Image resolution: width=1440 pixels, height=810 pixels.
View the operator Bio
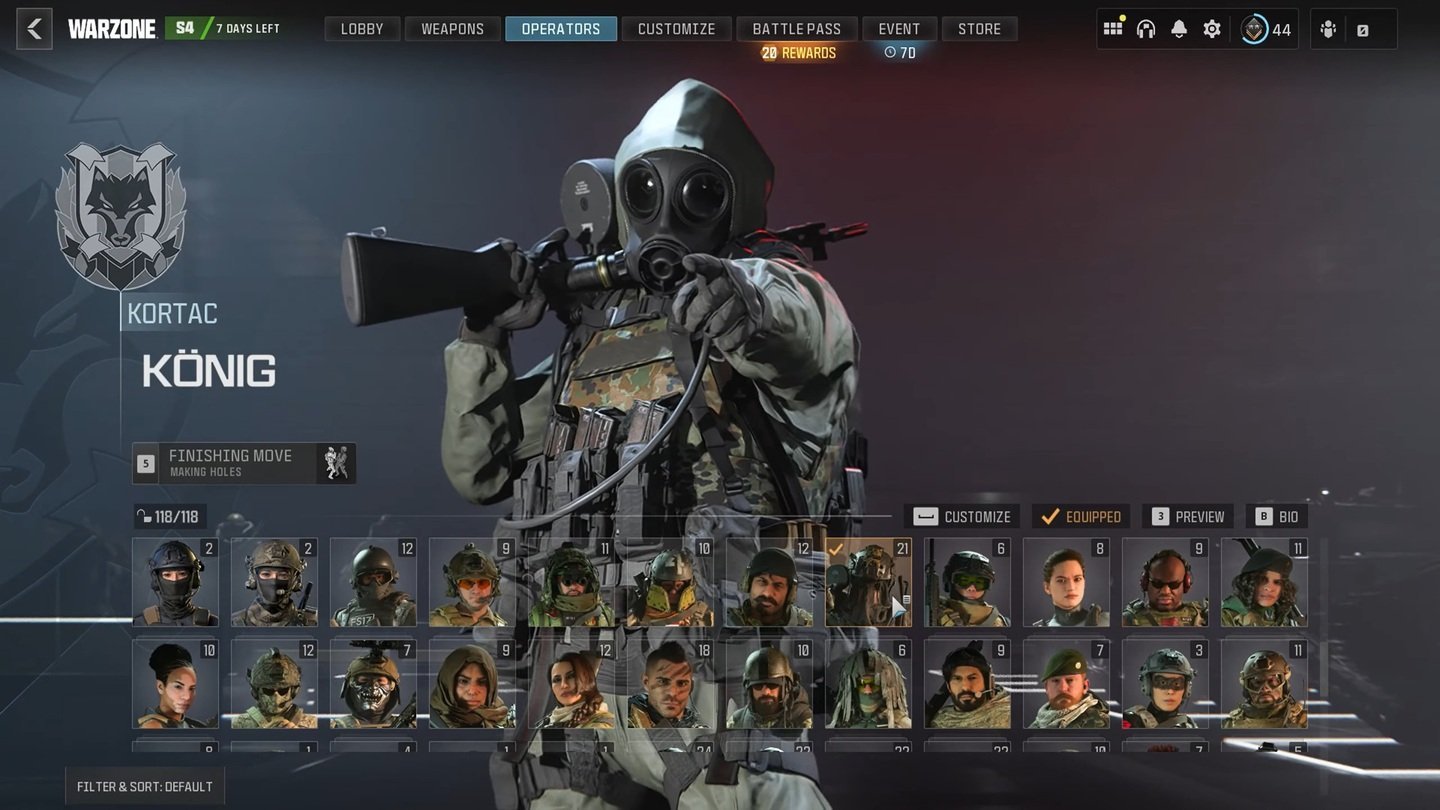(1277, 516)
